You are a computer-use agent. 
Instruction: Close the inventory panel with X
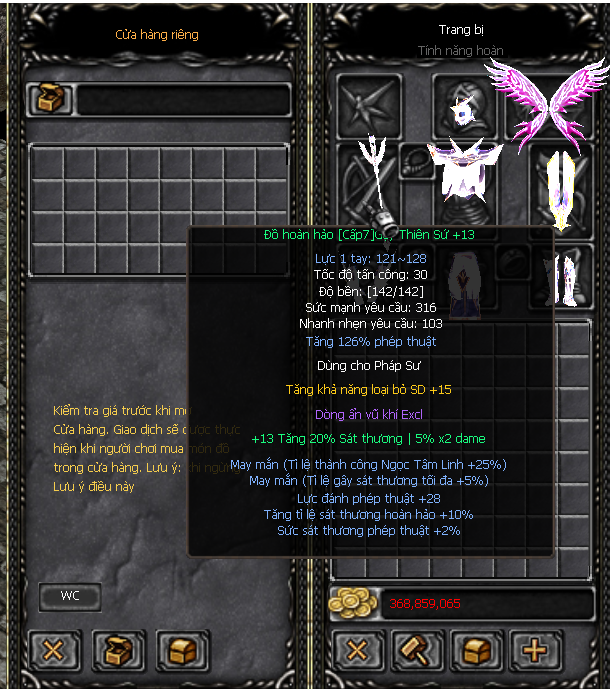(x=356, y=651)
